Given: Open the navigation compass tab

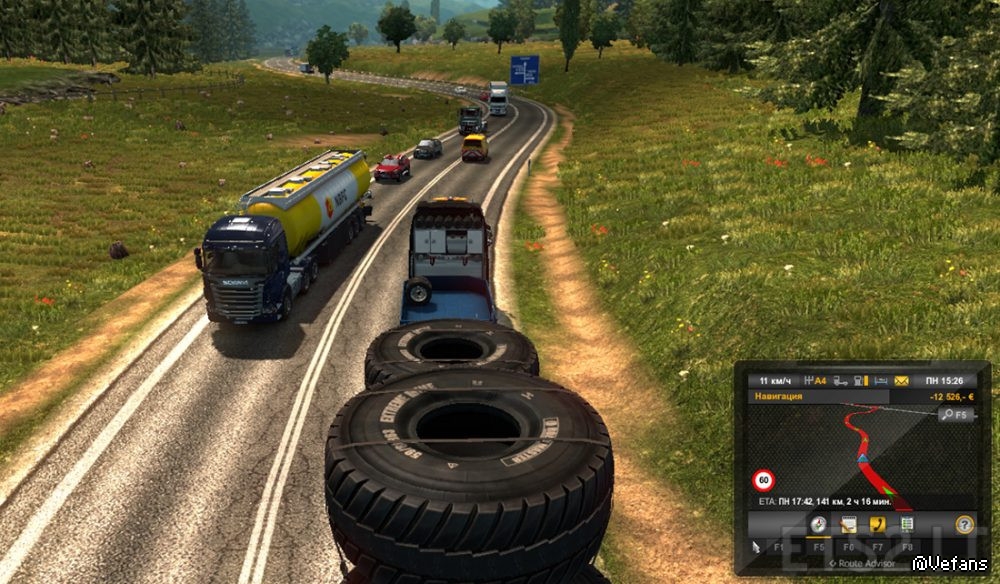Looking at the screenshot, I should tap(818, 524).
